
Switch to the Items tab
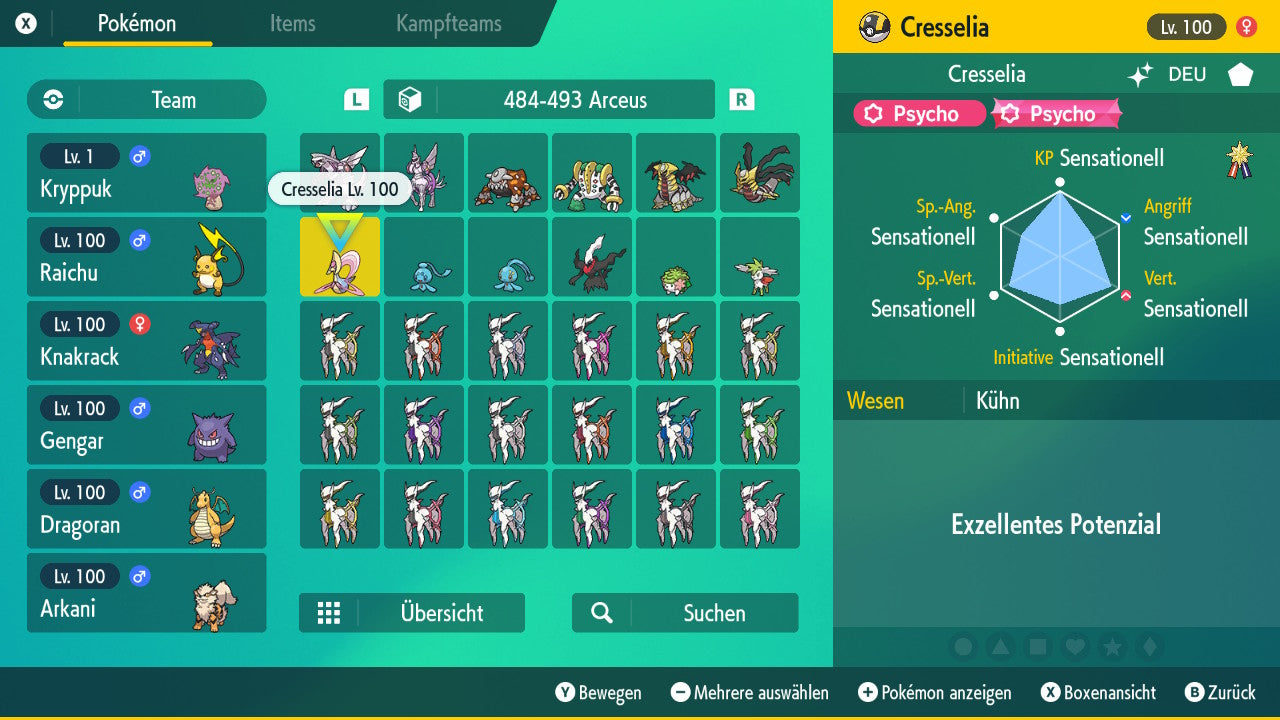(292, 25)
